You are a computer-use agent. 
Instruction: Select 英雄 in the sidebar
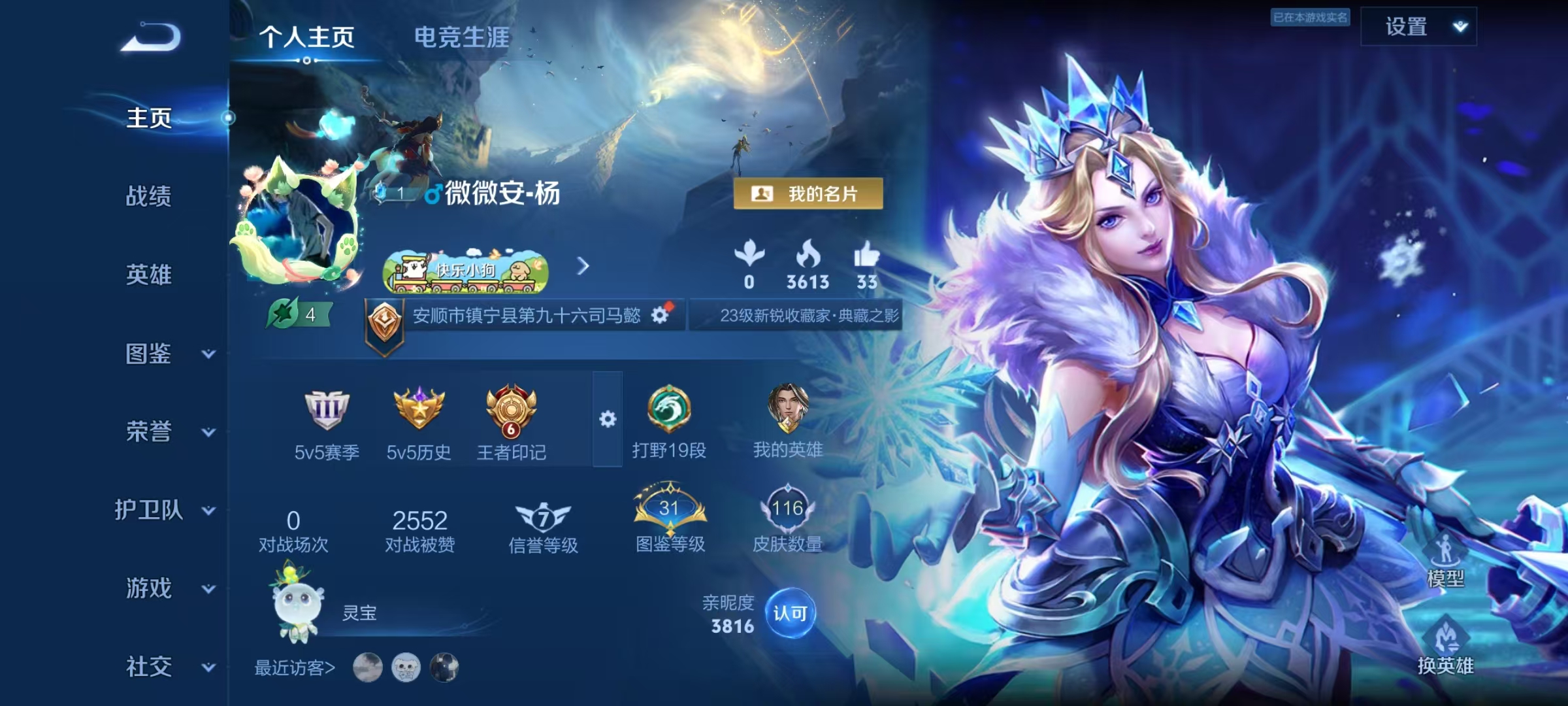point(149,275)
